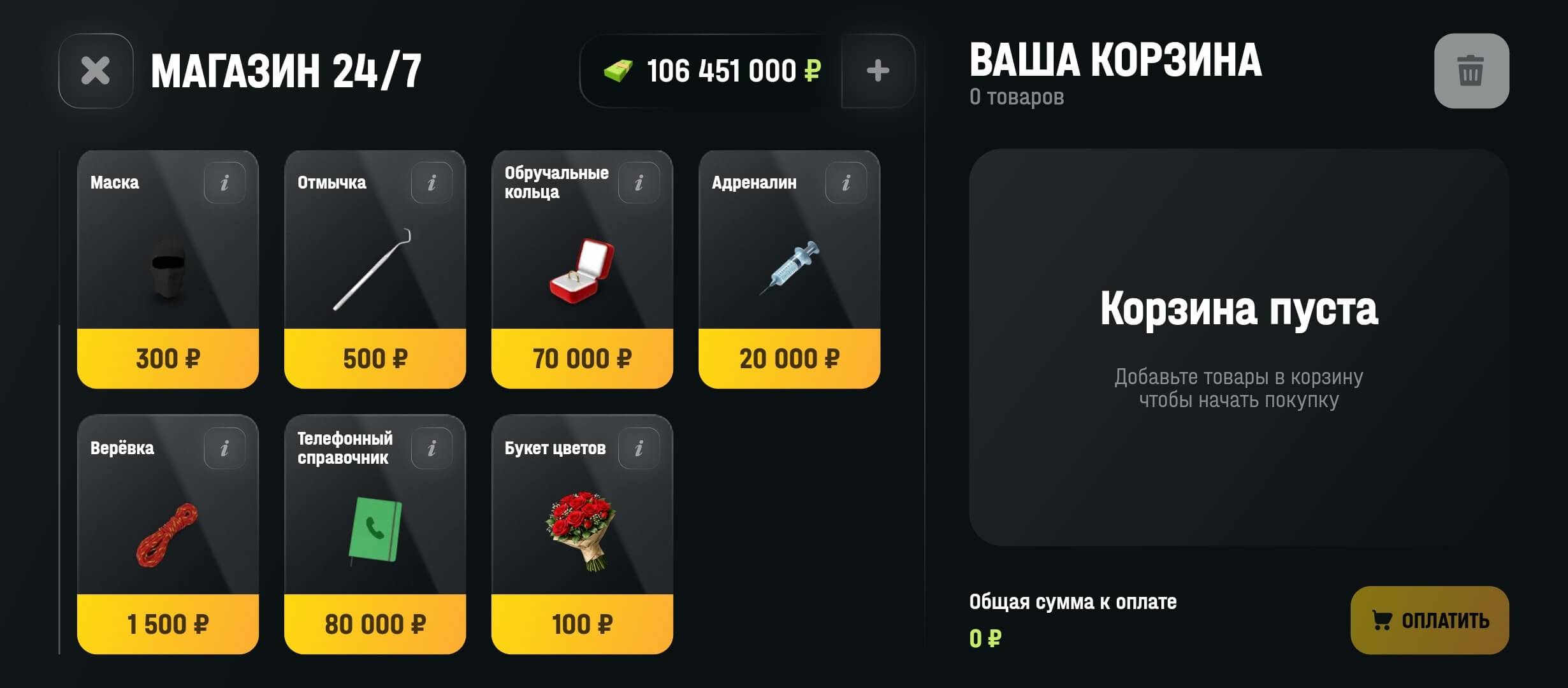Select the Обручальные кольца card

582,268
